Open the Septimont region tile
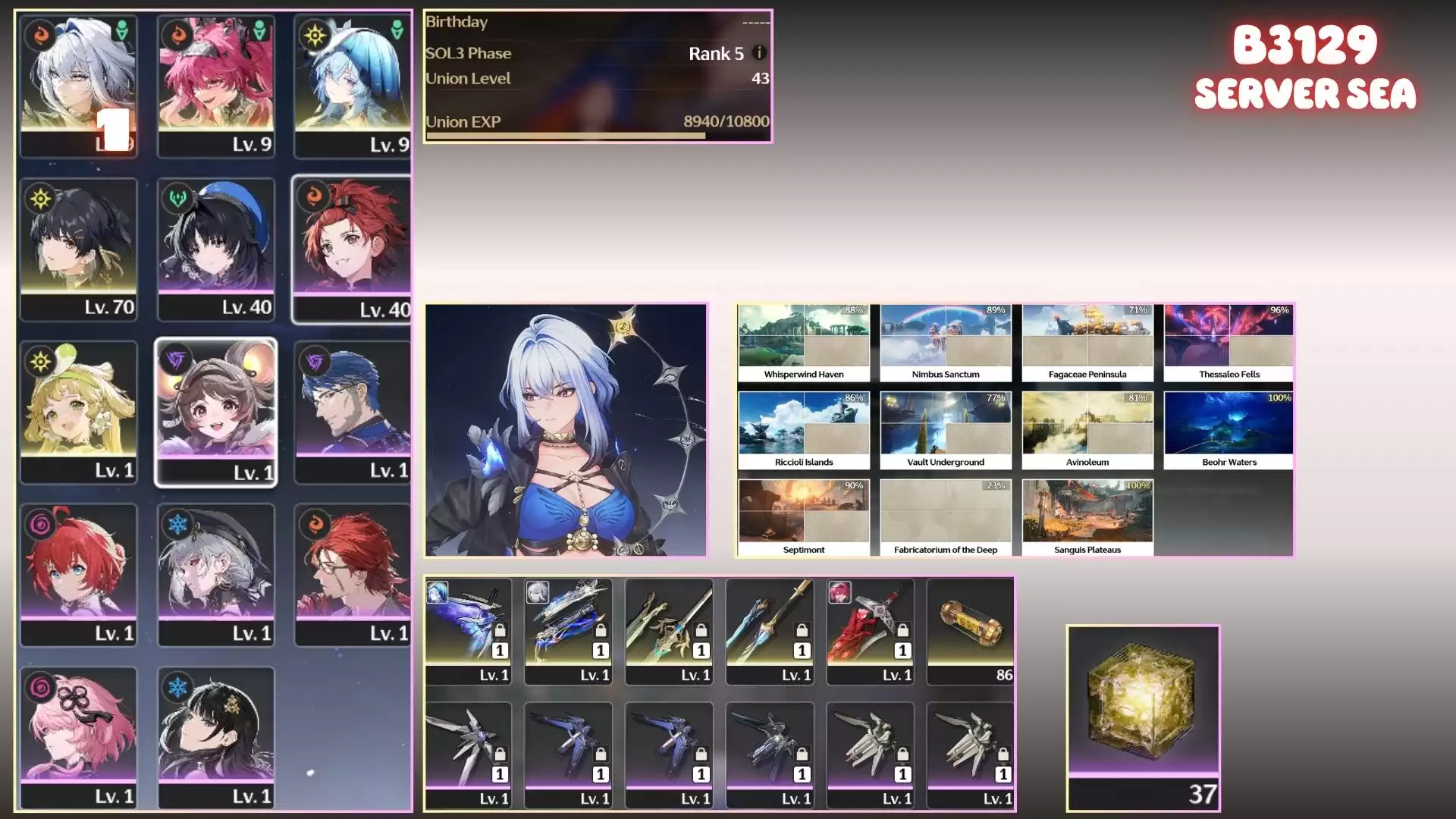 (804, 518)
